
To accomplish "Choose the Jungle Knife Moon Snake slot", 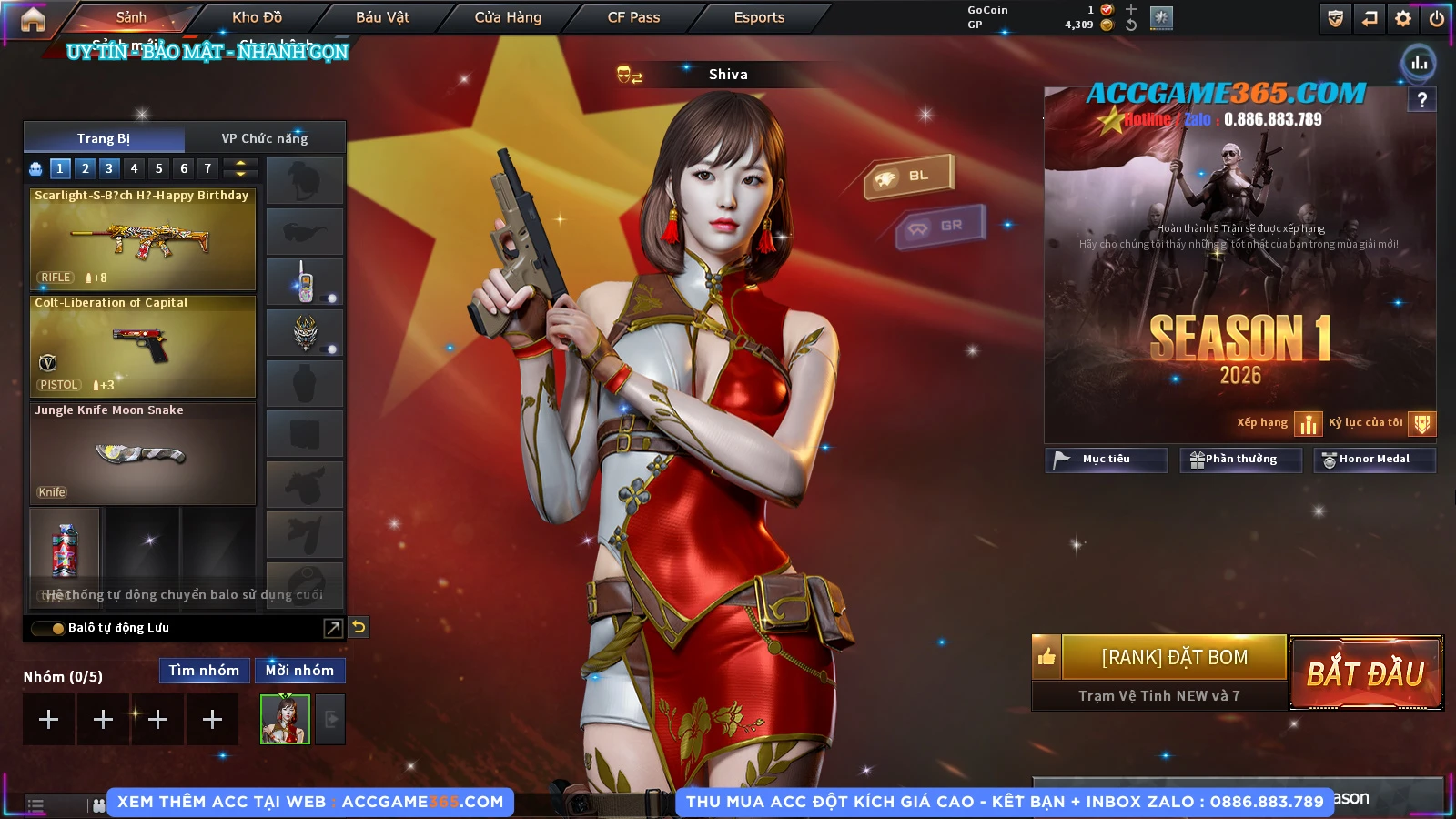I will [x=143, y=453].
